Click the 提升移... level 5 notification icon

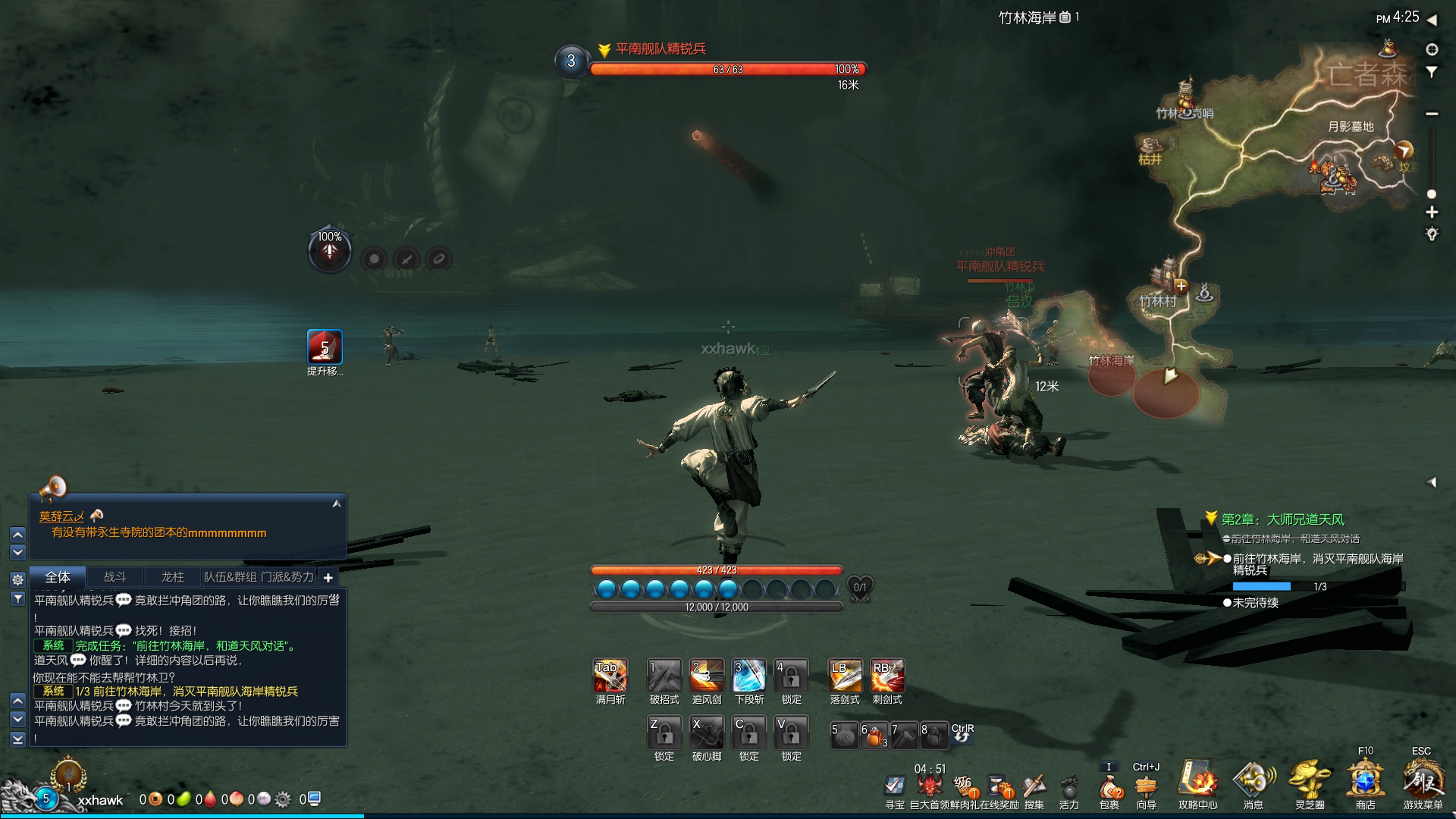click(x=325, y=347)
